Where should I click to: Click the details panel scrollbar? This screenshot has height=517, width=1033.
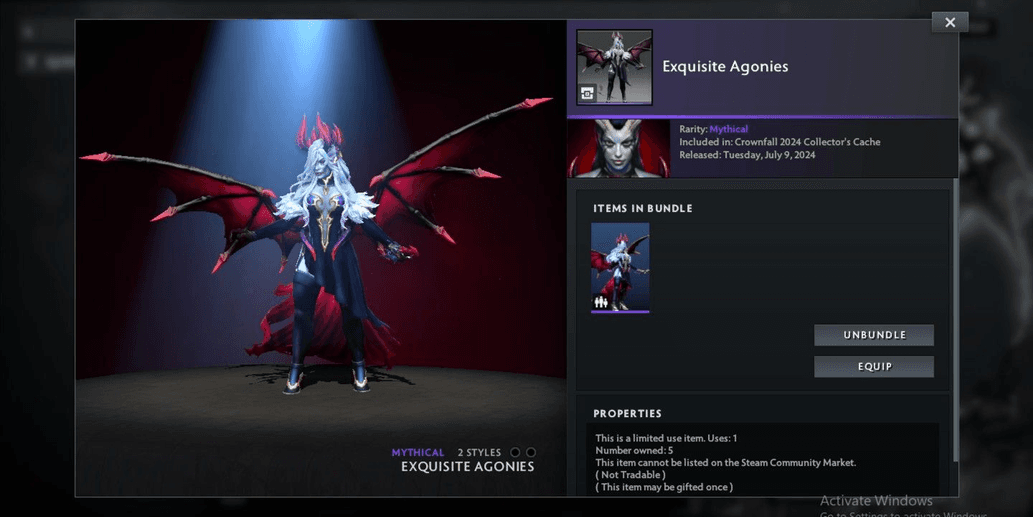coord(954,300)
